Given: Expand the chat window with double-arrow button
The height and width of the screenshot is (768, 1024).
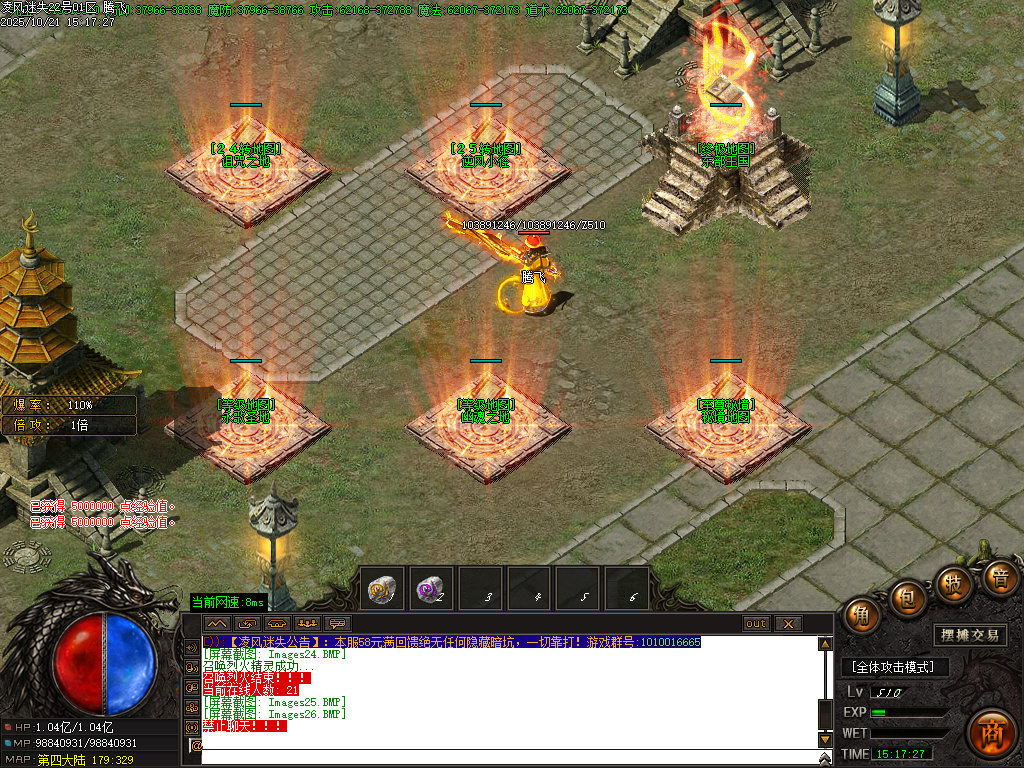Looking at the screenshot, I should [x=825, y=759].
